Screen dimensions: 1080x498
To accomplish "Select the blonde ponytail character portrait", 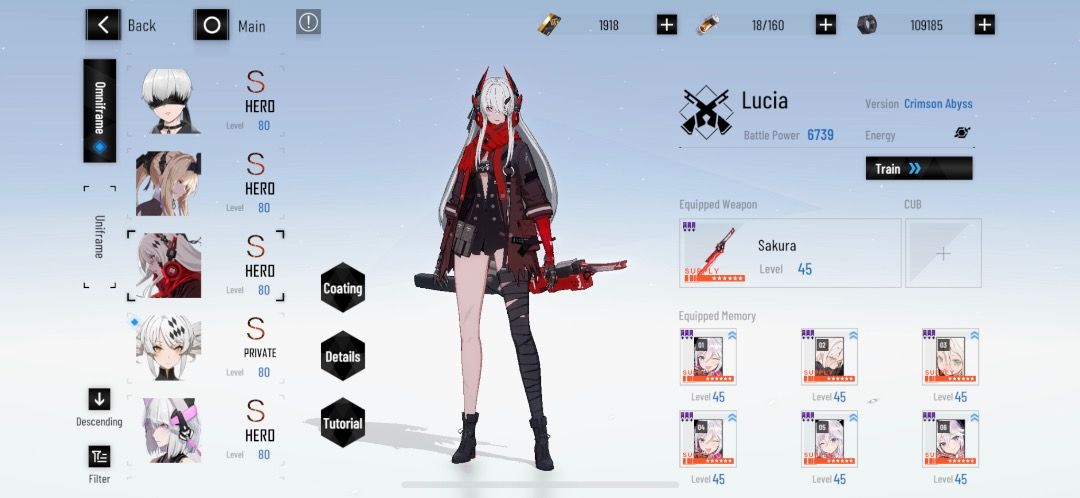I will [x=168, y=184].
